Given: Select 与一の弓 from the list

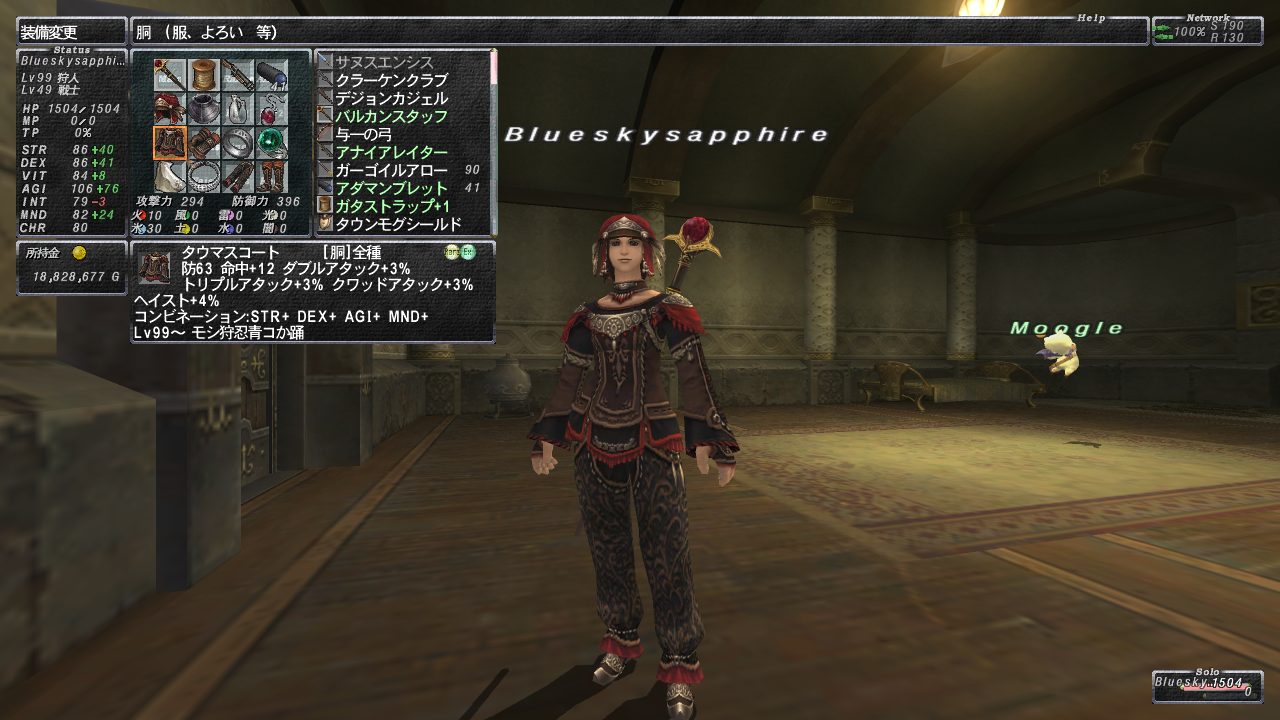Looking at the screenshot, I should (x=363, y=134).
